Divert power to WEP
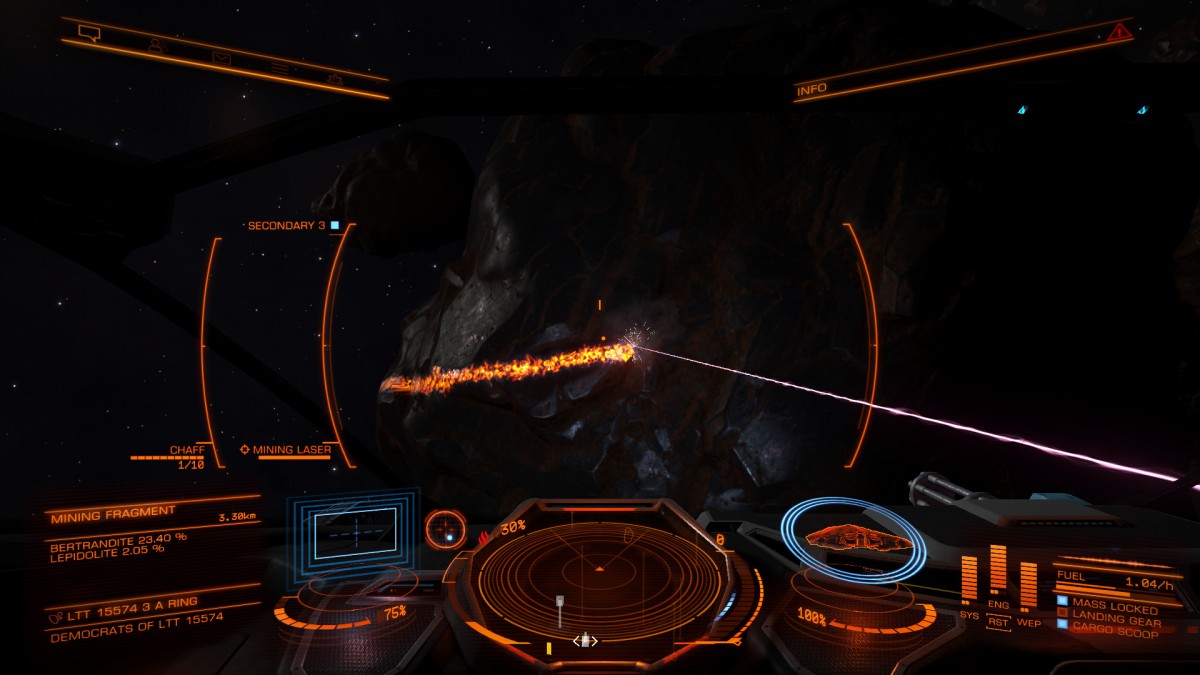 [x=1028, y=622]
